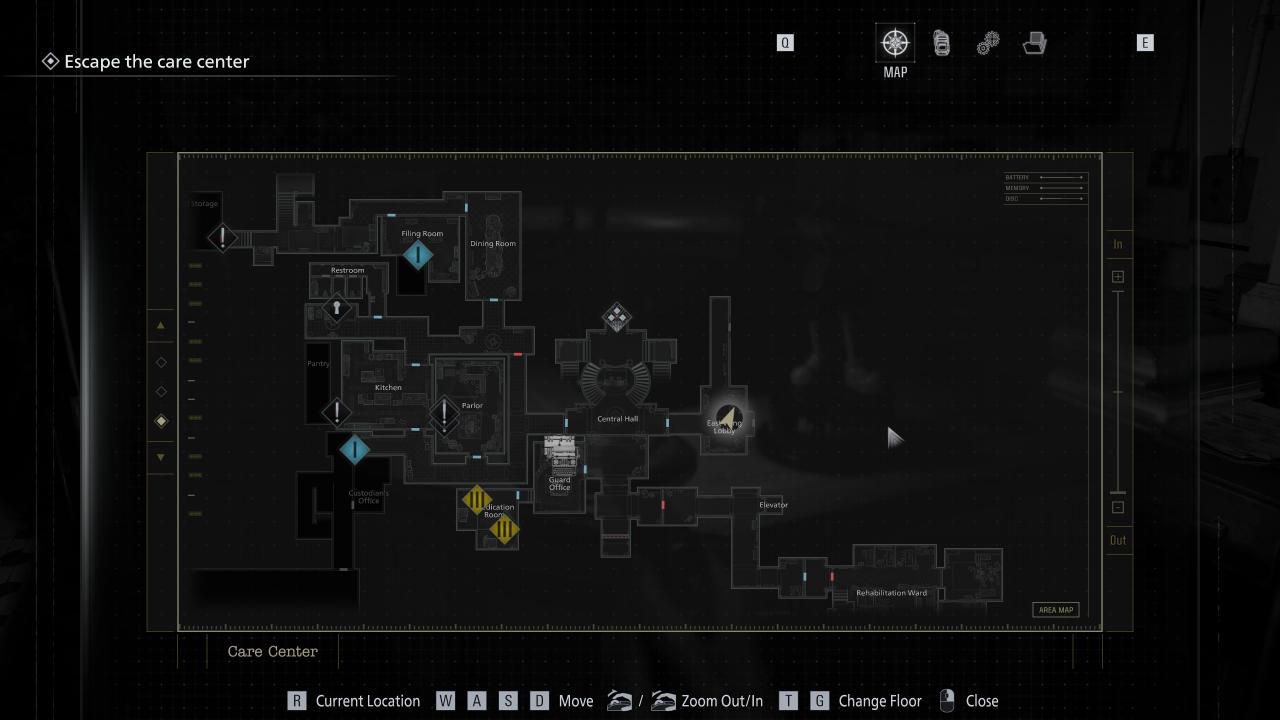Select the Map compass tab
The width and height of the screenshot is (1280, 720).
(x=895, y=43)
